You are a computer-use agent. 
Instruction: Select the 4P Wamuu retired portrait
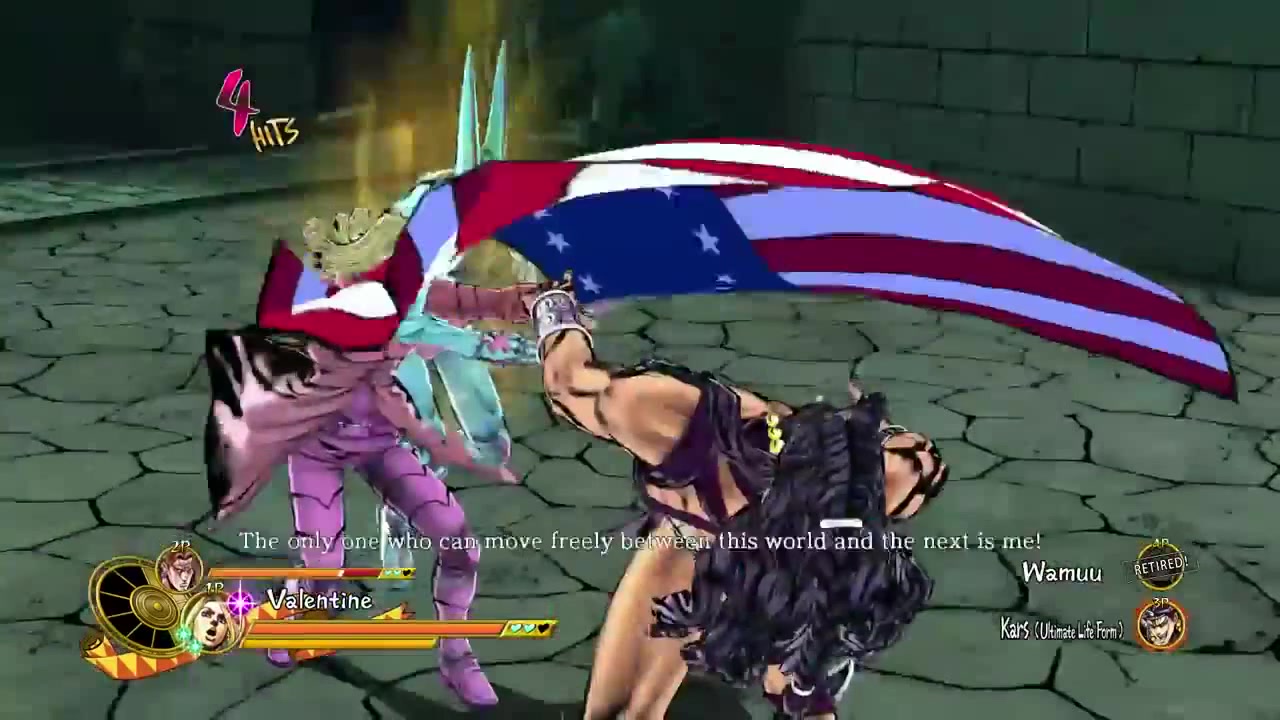coord(1161,564)
